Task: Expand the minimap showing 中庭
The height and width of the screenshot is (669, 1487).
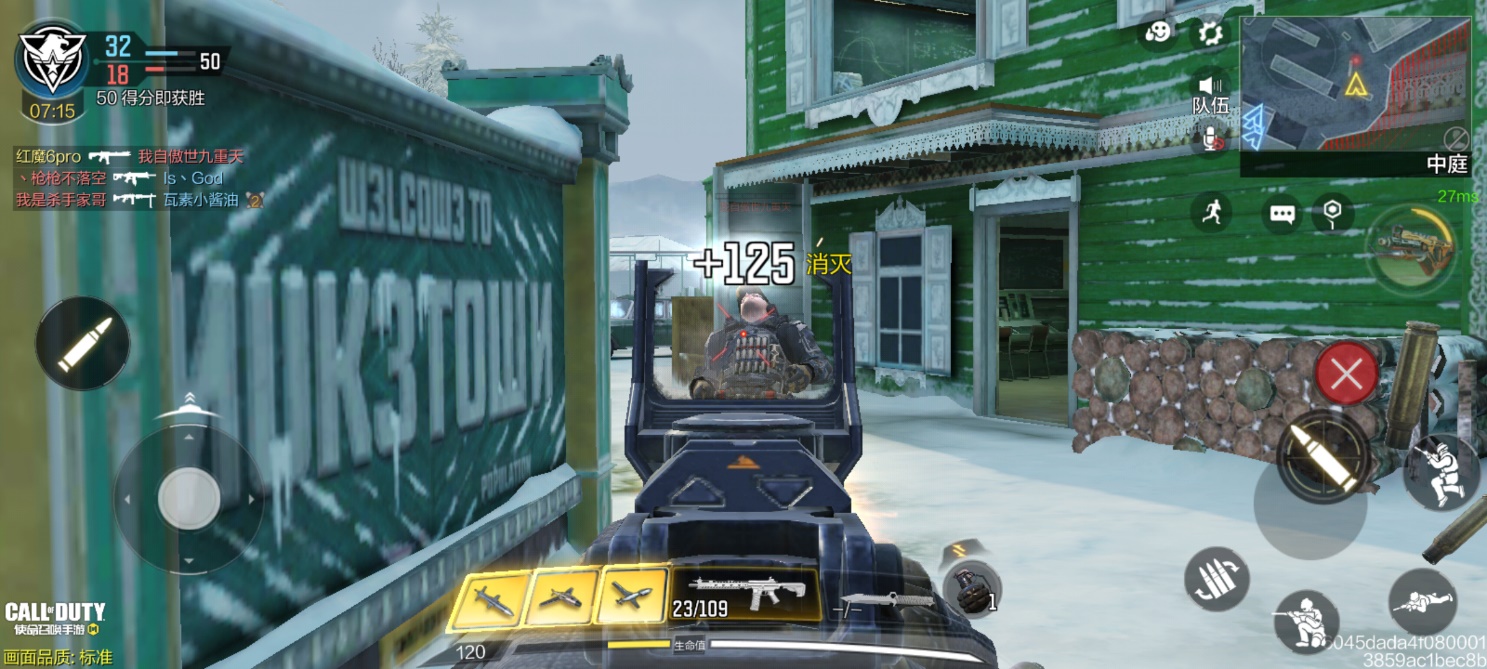Action: pos(1355,96)
